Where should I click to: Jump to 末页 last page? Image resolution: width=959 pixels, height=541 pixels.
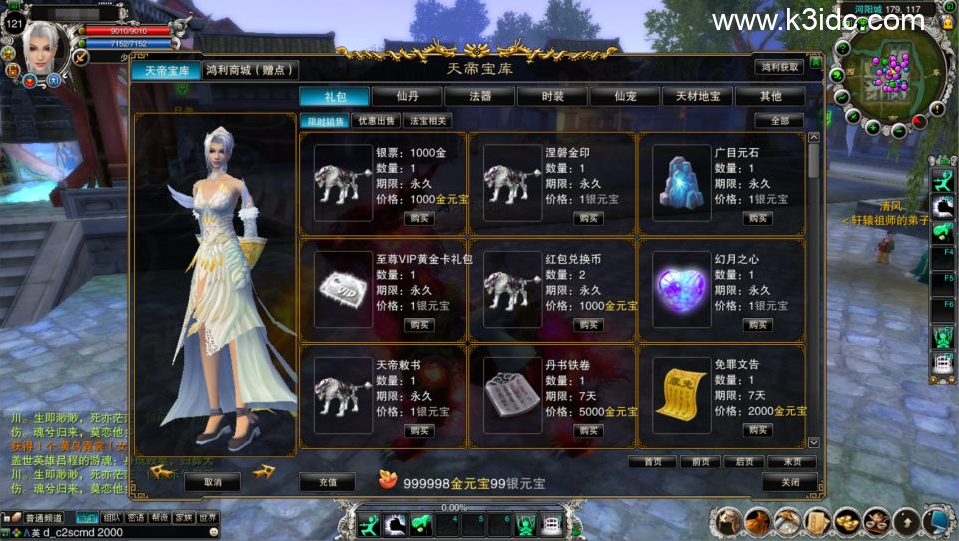point(791,462)
